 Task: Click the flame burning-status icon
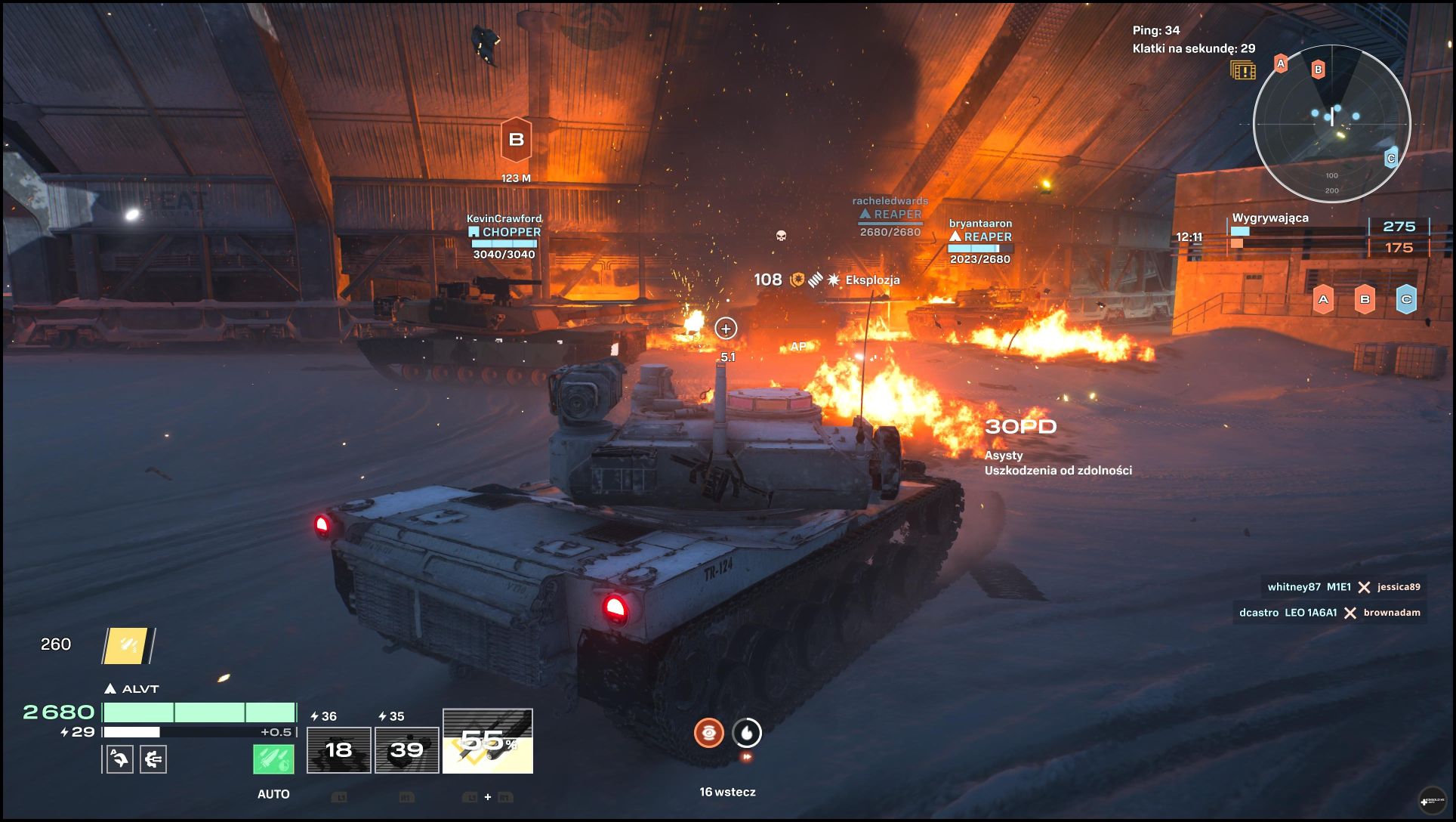(x=747, y=732)
